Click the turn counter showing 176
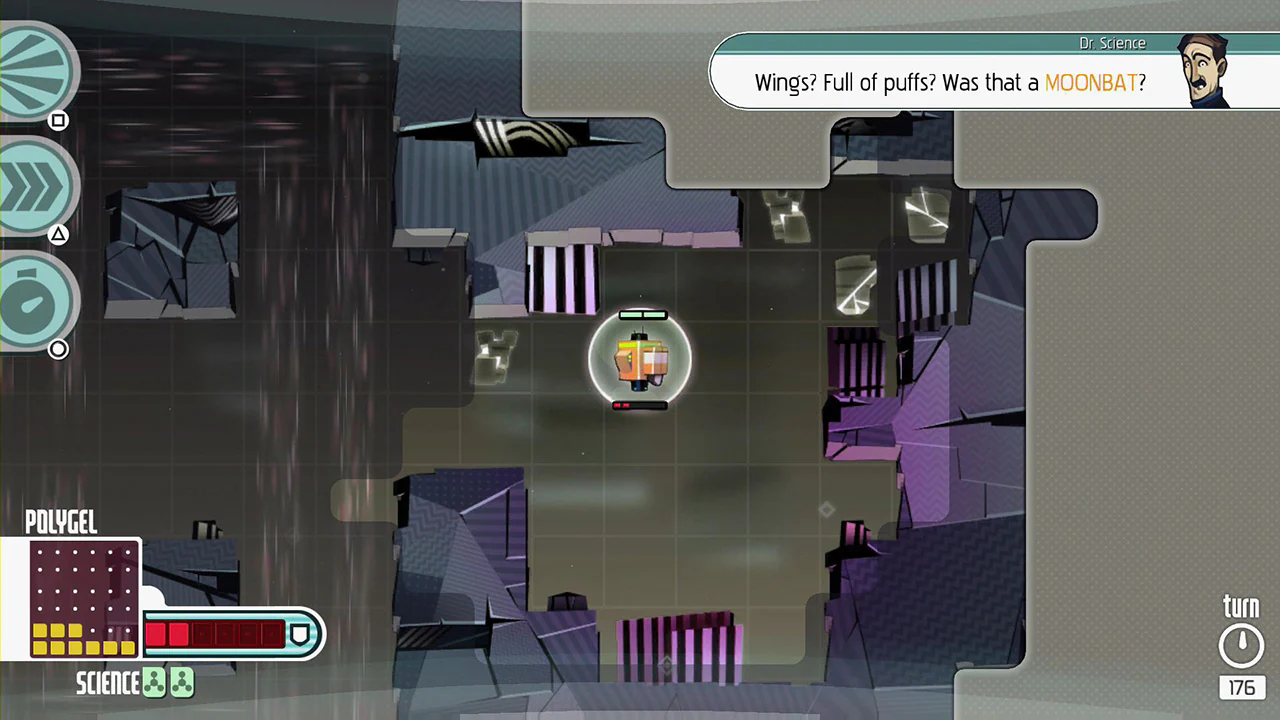Viewport: 1280px width, 720px height. (x=1241, y=688)
